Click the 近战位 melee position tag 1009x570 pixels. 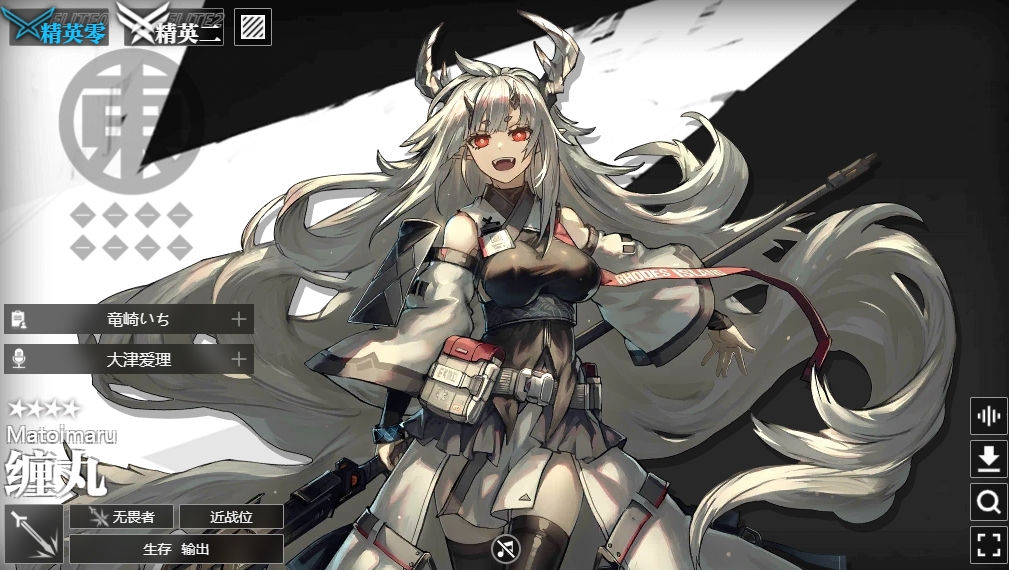coord(230,517)
